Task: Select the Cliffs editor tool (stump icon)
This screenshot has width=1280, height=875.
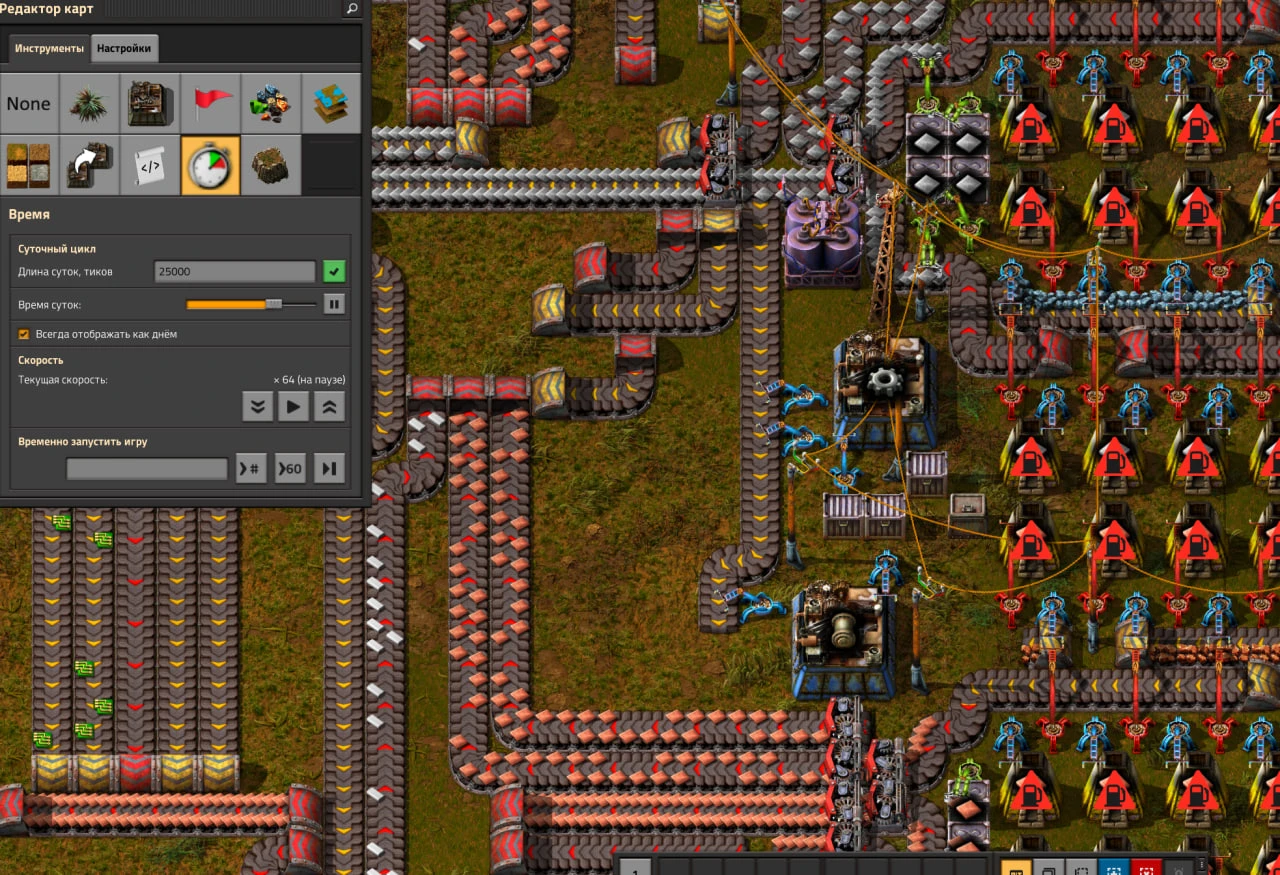Action: (x=270, y=165)
